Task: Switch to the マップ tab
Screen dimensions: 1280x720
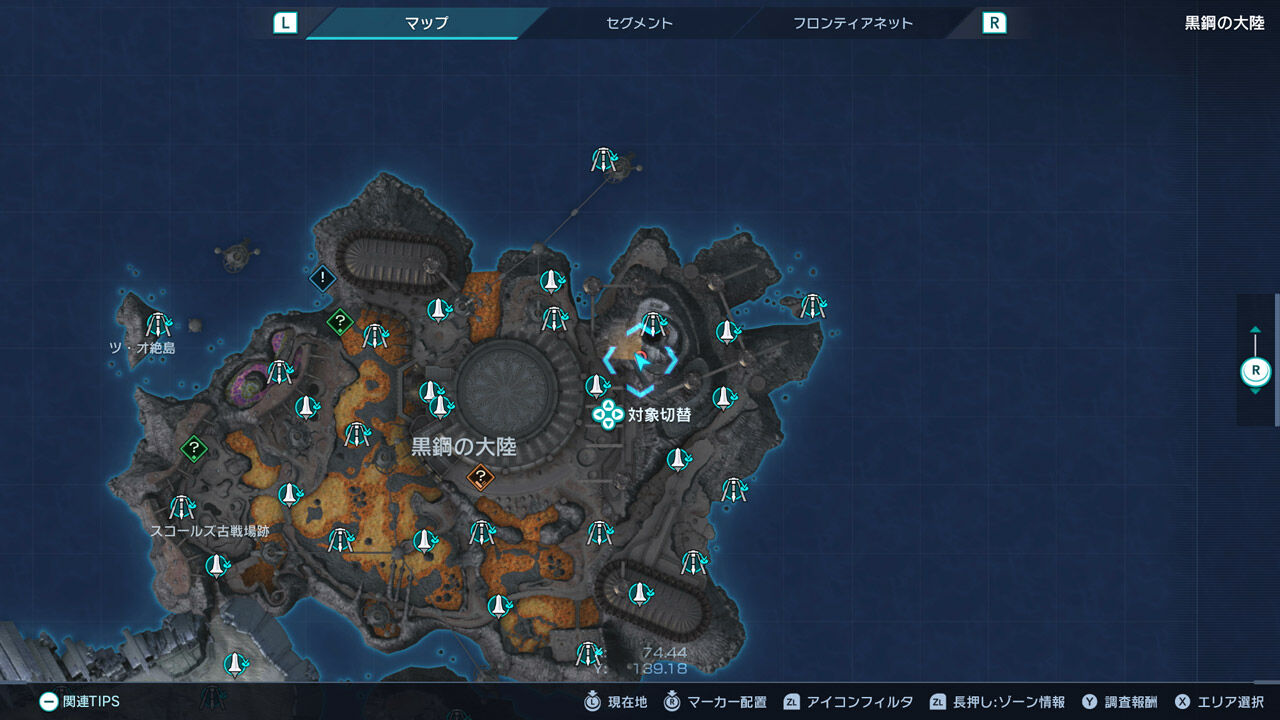Action: (426, 23)
